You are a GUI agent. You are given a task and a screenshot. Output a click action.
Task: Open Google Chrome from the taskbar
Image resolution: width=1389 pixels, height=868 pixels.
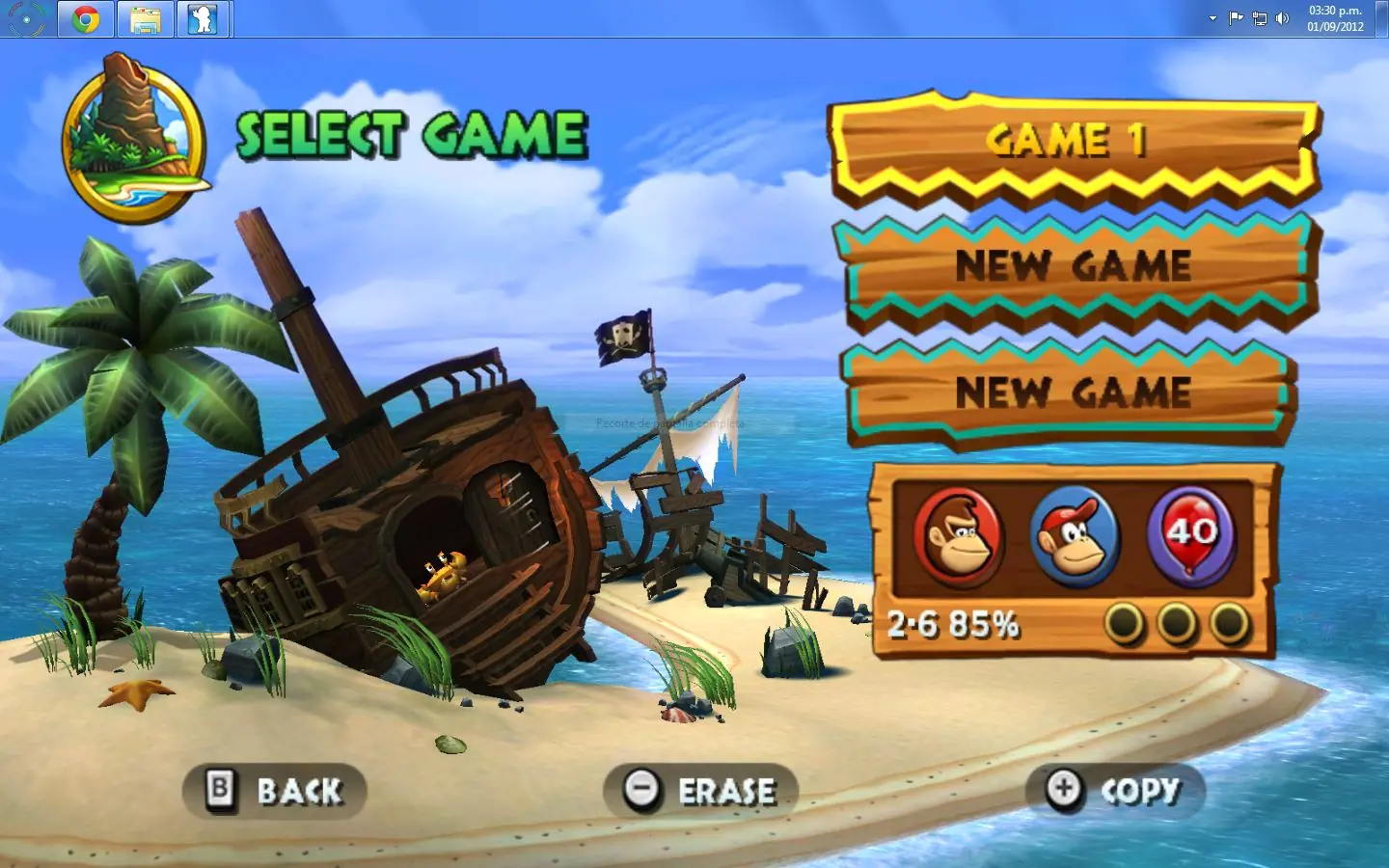[x=85, y=17]
